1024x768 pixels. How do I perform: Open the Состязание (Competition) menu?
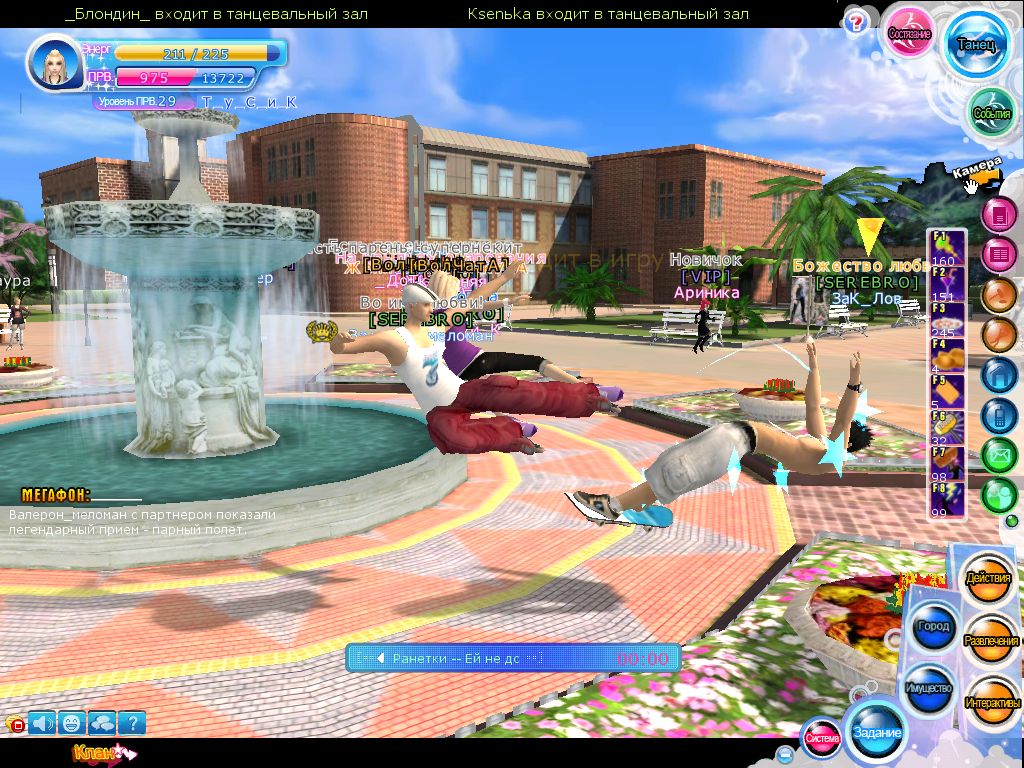910,34
